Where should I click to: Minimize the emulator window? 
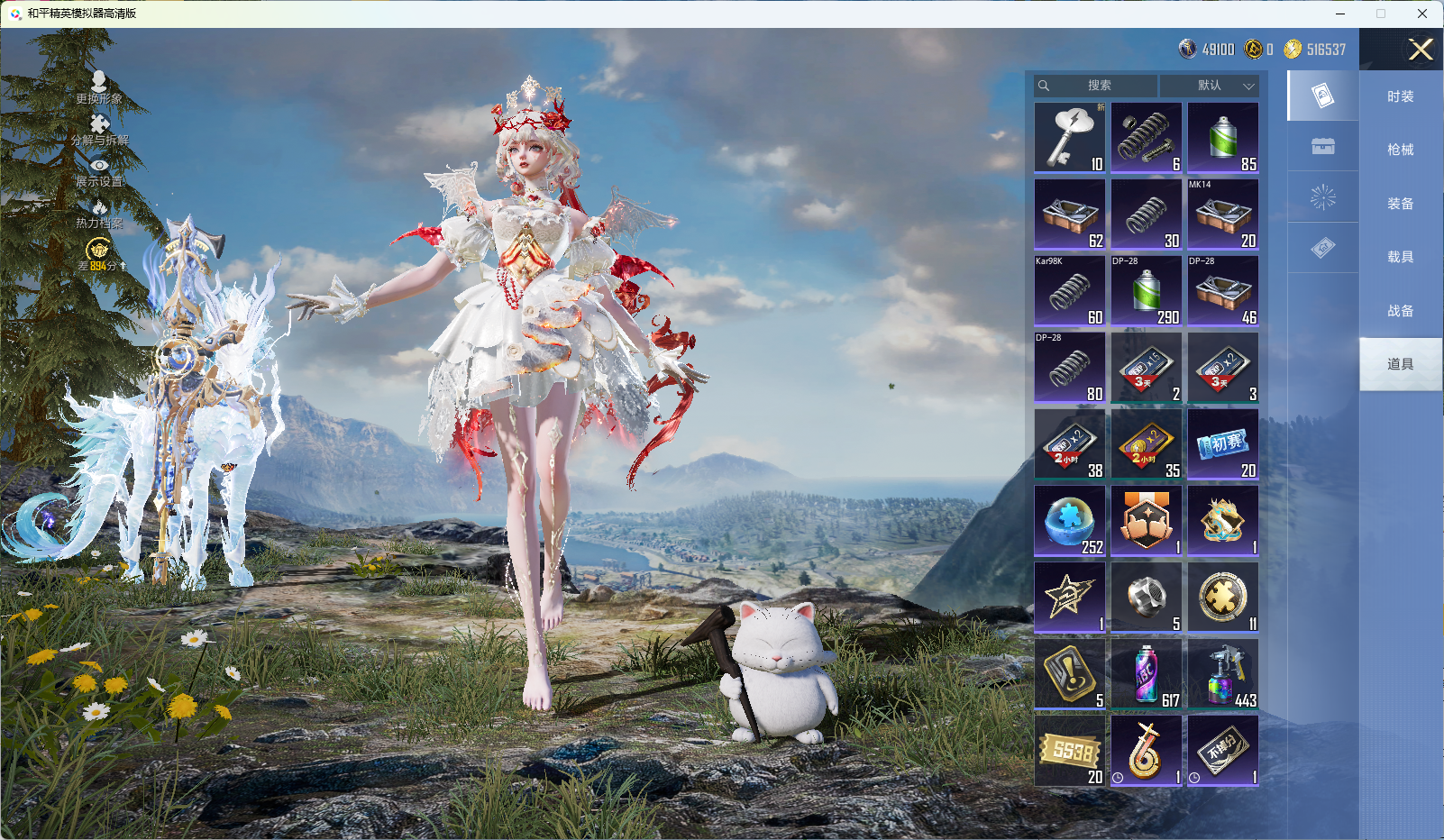pyautogui.click(x=1340, y=14)
